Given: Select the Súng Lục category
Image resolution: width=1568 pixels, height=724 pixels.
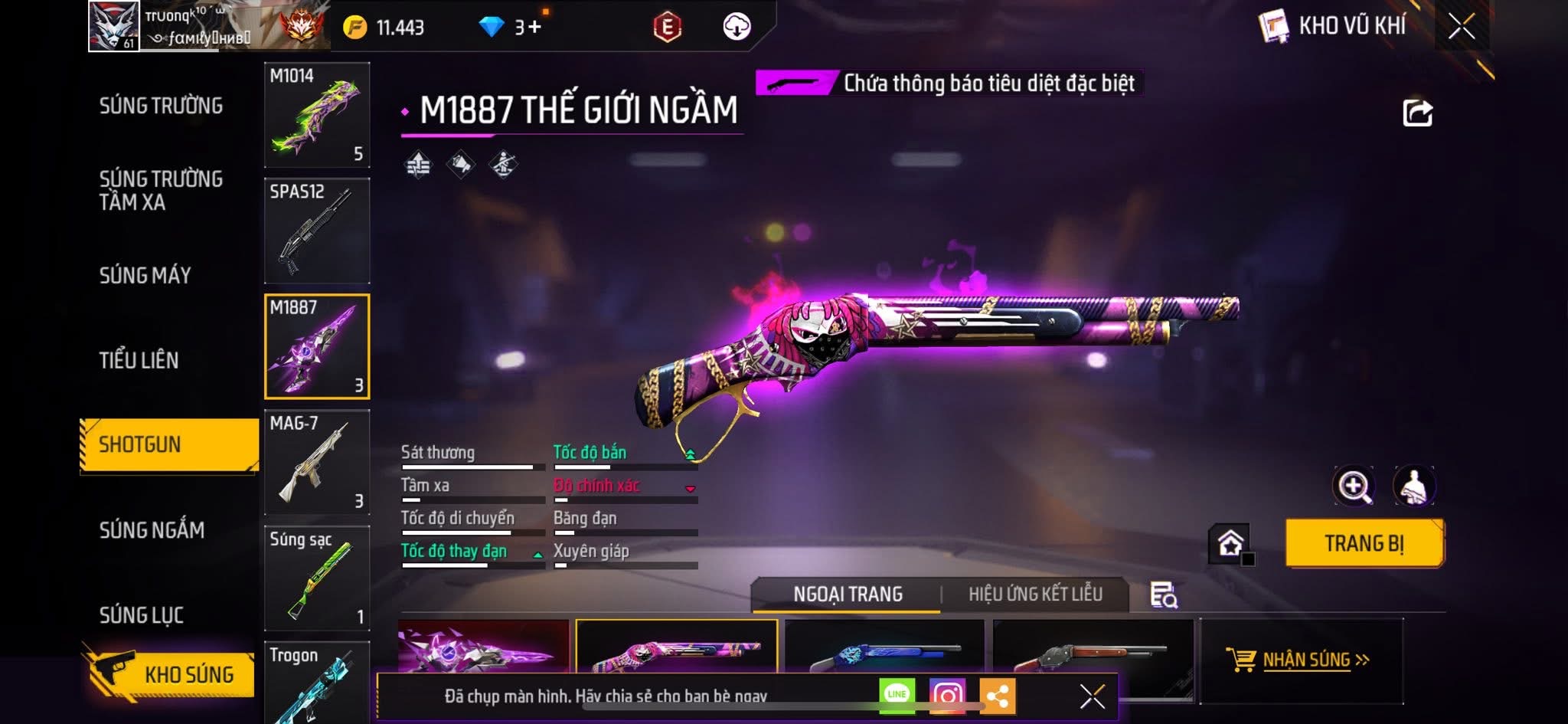Looking at the screenshot, I should click(x=141, y=614).
